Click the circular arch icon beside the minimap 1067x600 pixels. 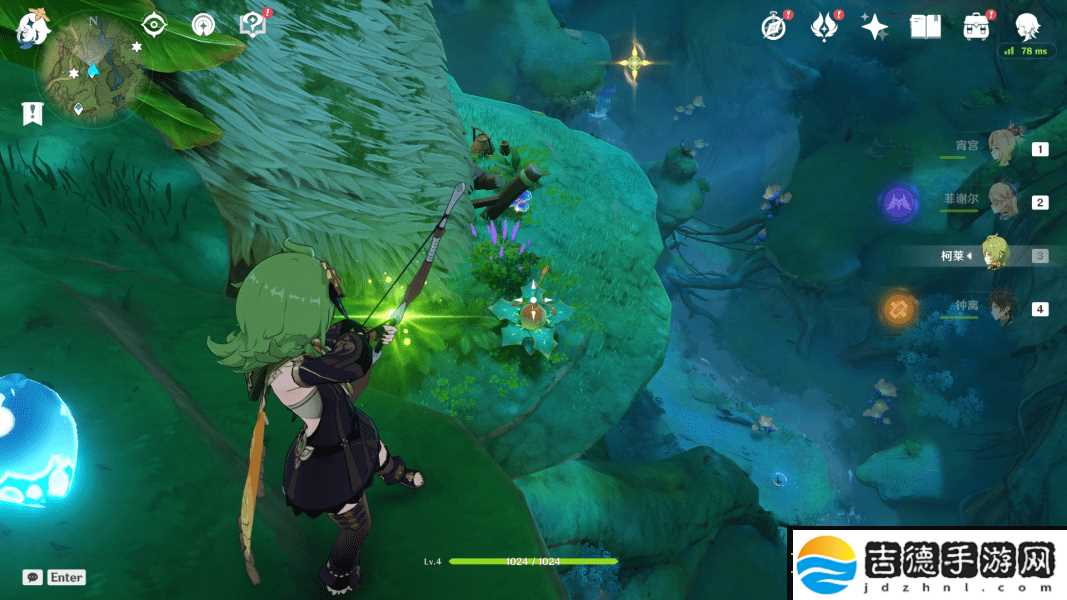click(x=202, y=25)
